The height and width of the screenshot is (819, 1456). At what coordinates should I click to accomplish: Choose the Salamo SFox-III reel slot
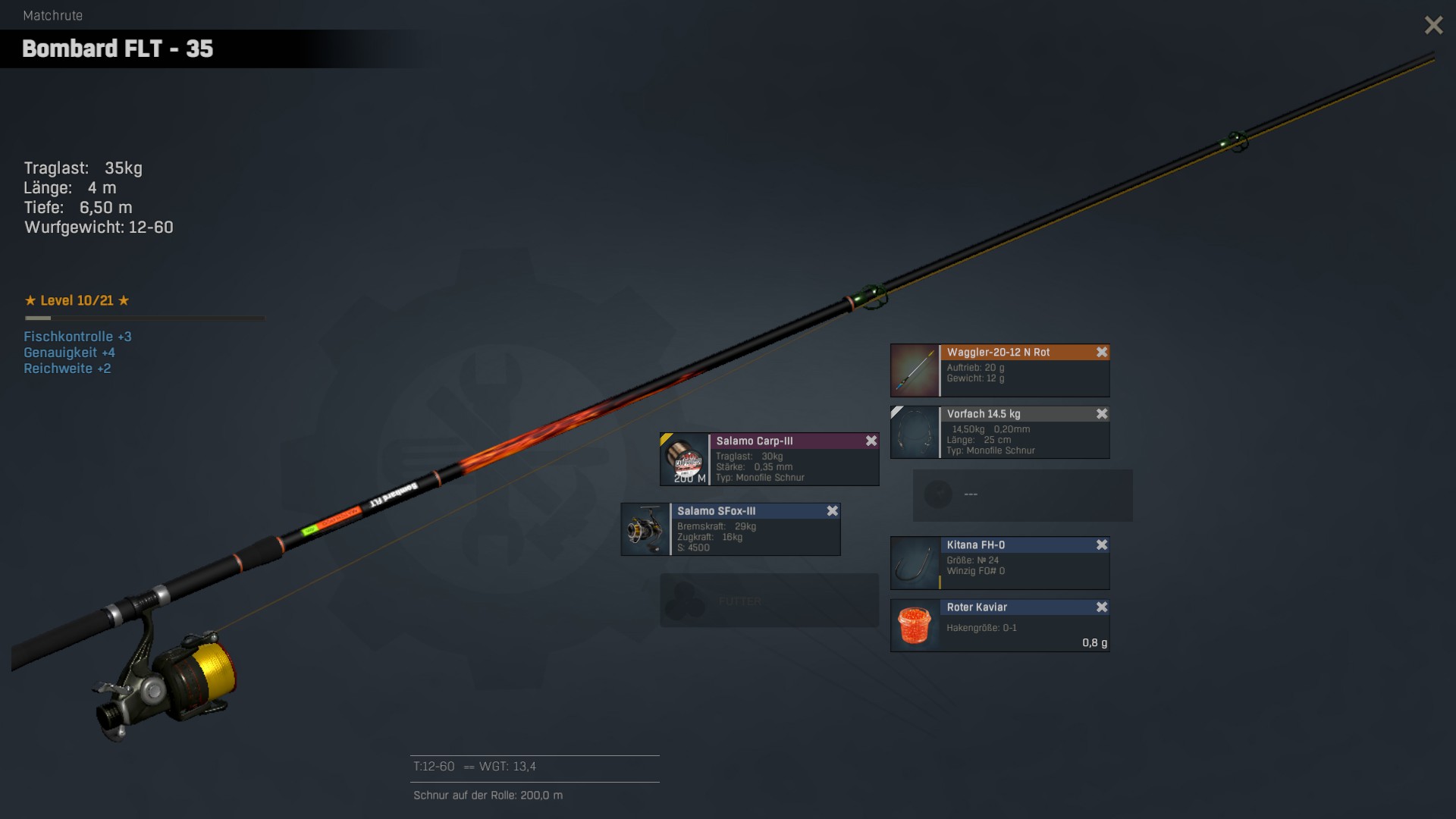point(730,530)
